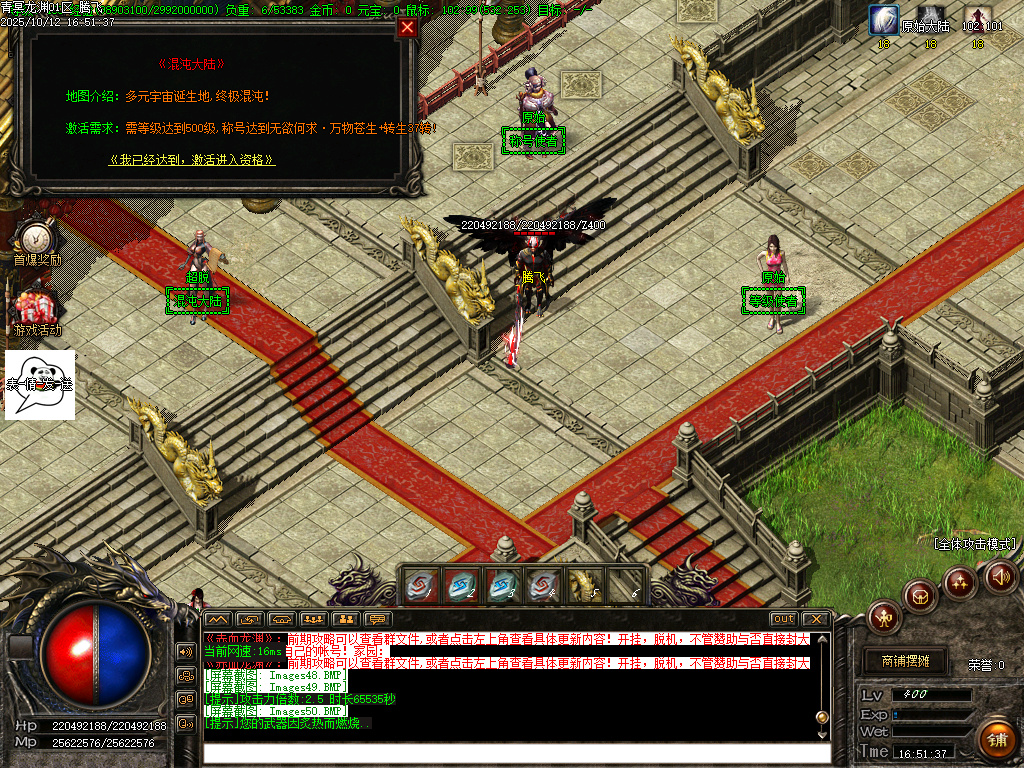Image resolution: width=1024 pixels, height=768 pixels.
Task: Open the bag via the chest button
Action: coord(920,596)
